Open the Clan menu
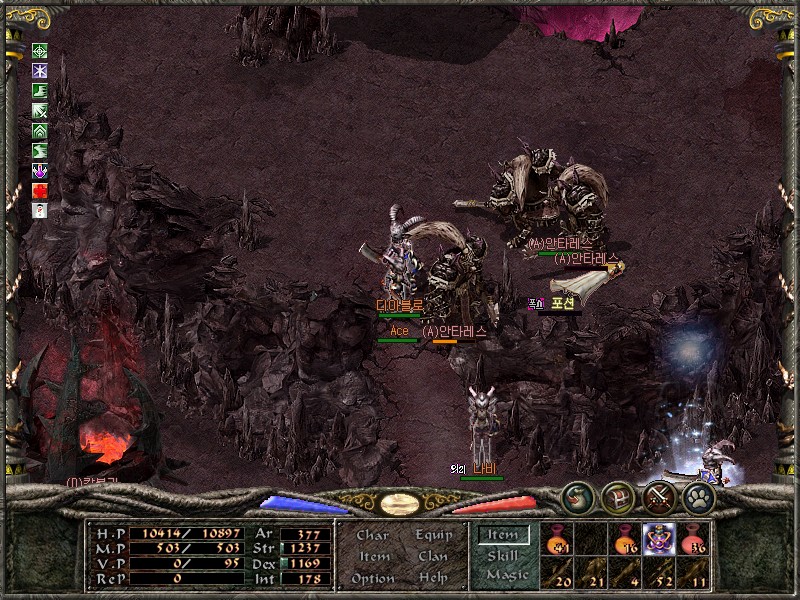Viewport: 800px width, 600px height. (x=433, y=556)
